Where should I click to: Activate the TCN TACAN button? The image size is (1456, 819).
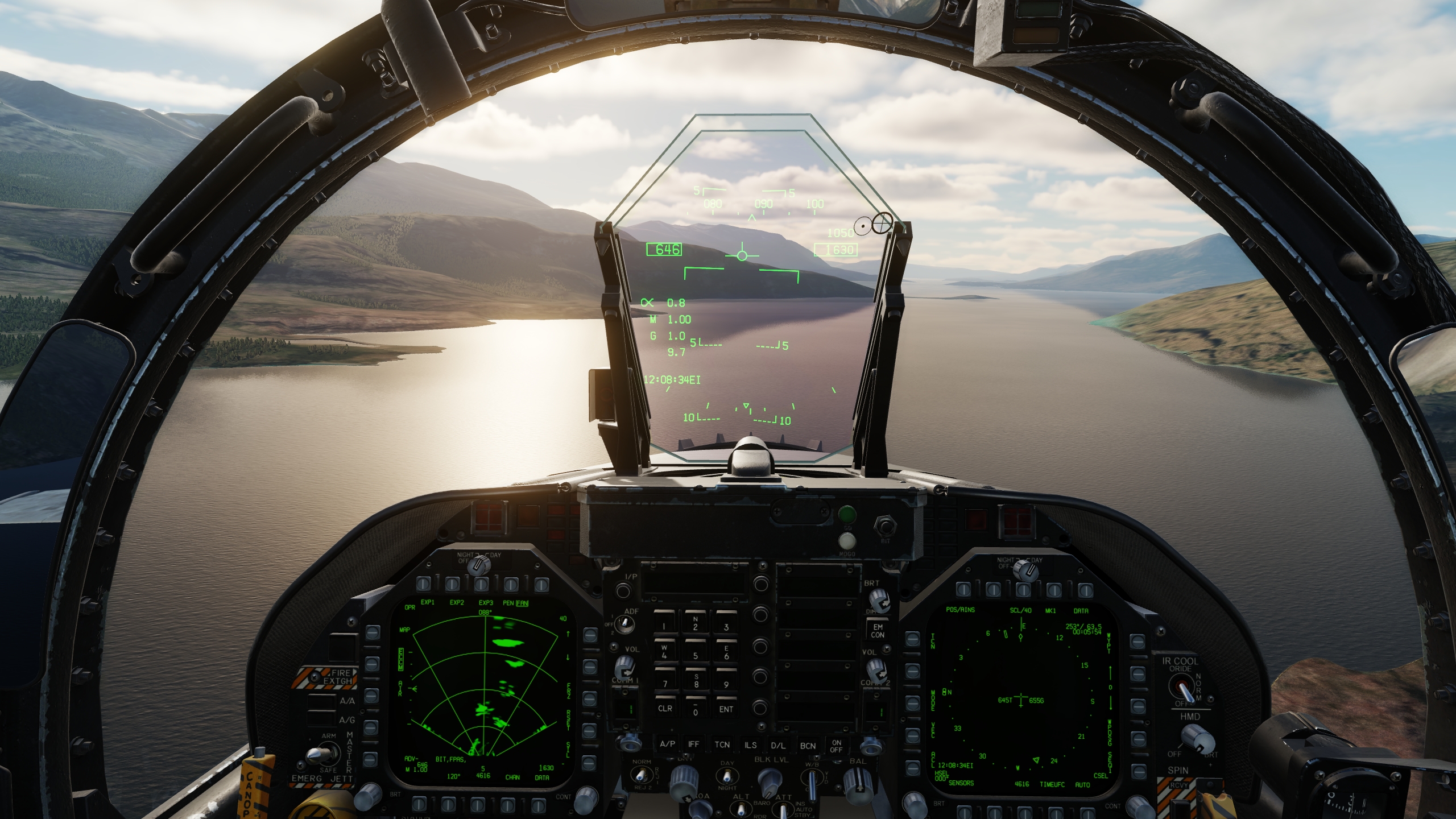(x=722, y=744)
